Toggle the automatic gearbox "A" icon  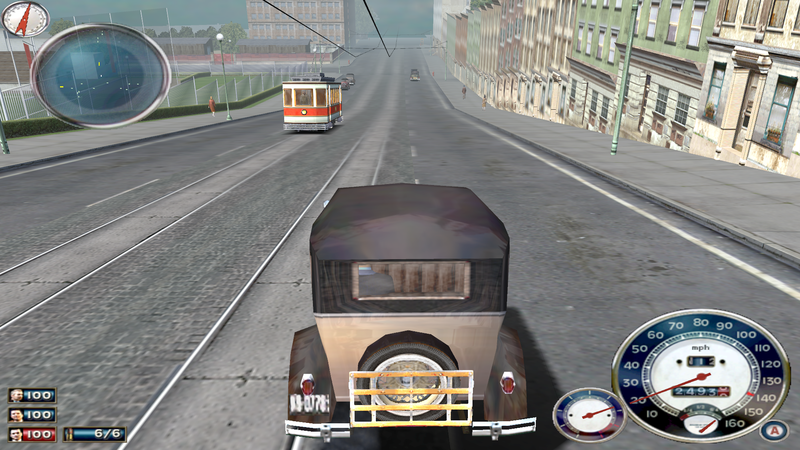point(769,431)
